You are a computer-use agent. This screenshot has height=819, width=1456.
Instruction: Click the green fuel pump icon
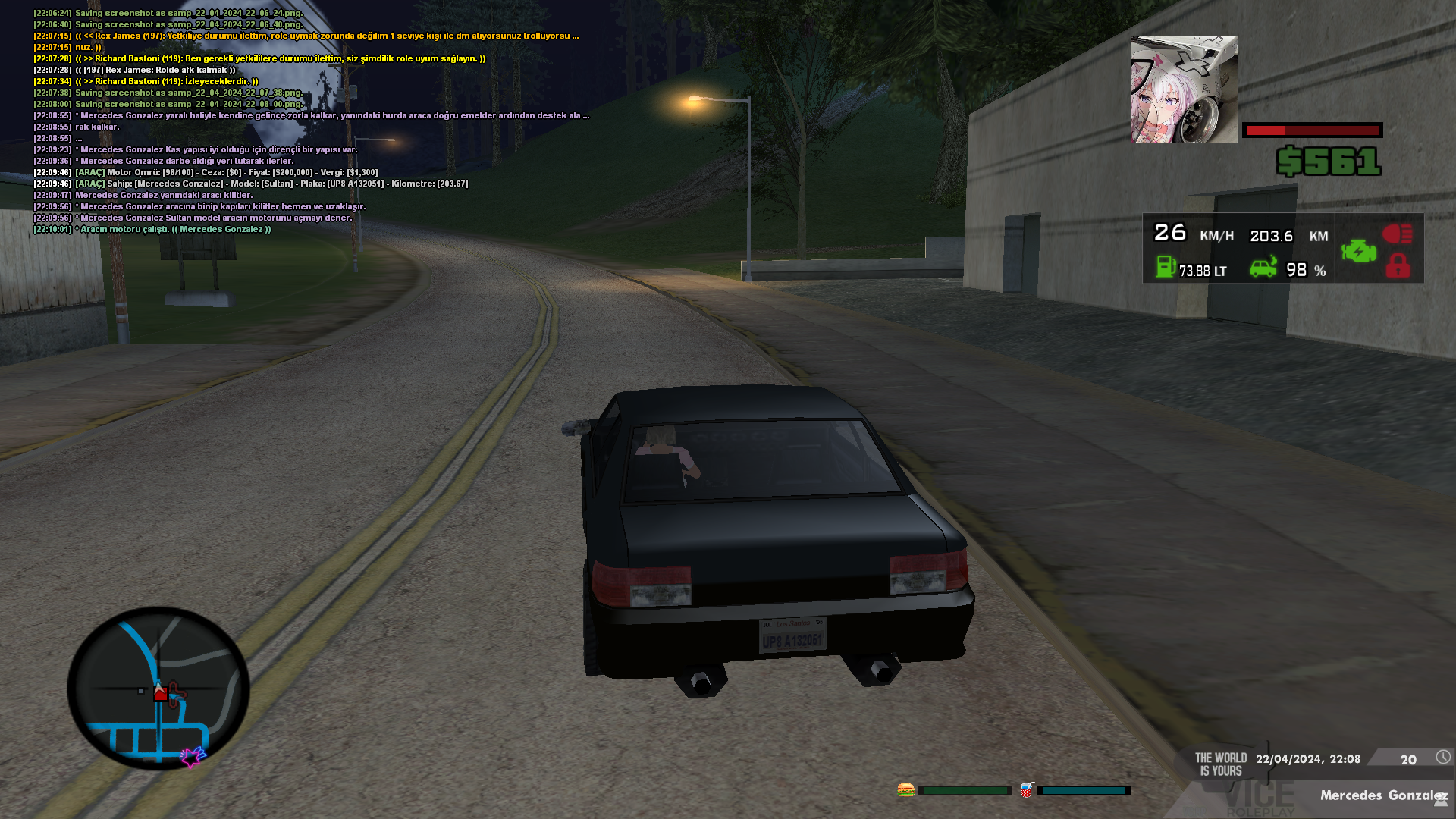[1166, 267]
